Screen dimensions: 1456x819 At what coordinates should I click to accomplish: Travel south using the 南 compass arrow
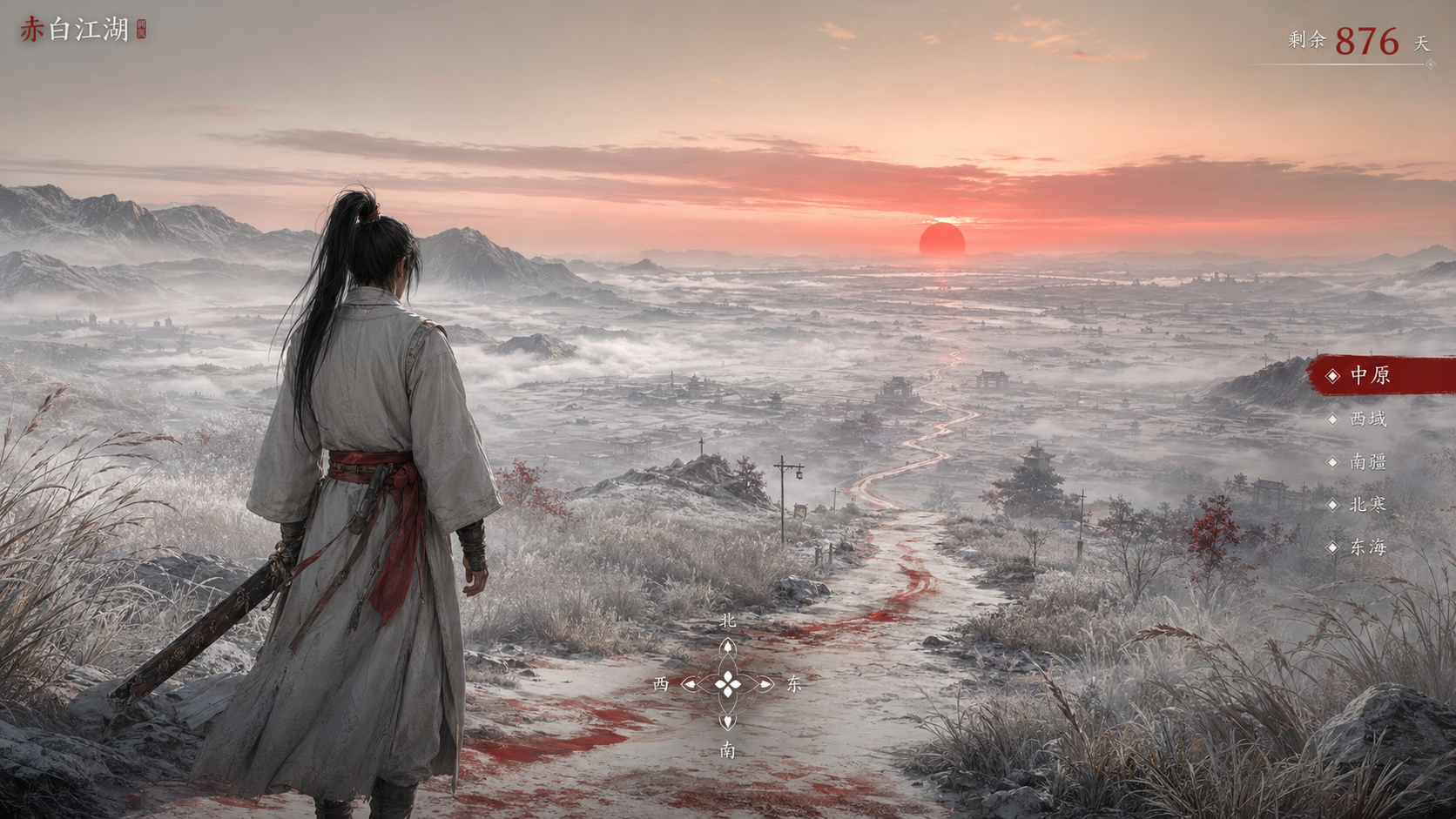[x=727, y=721]
